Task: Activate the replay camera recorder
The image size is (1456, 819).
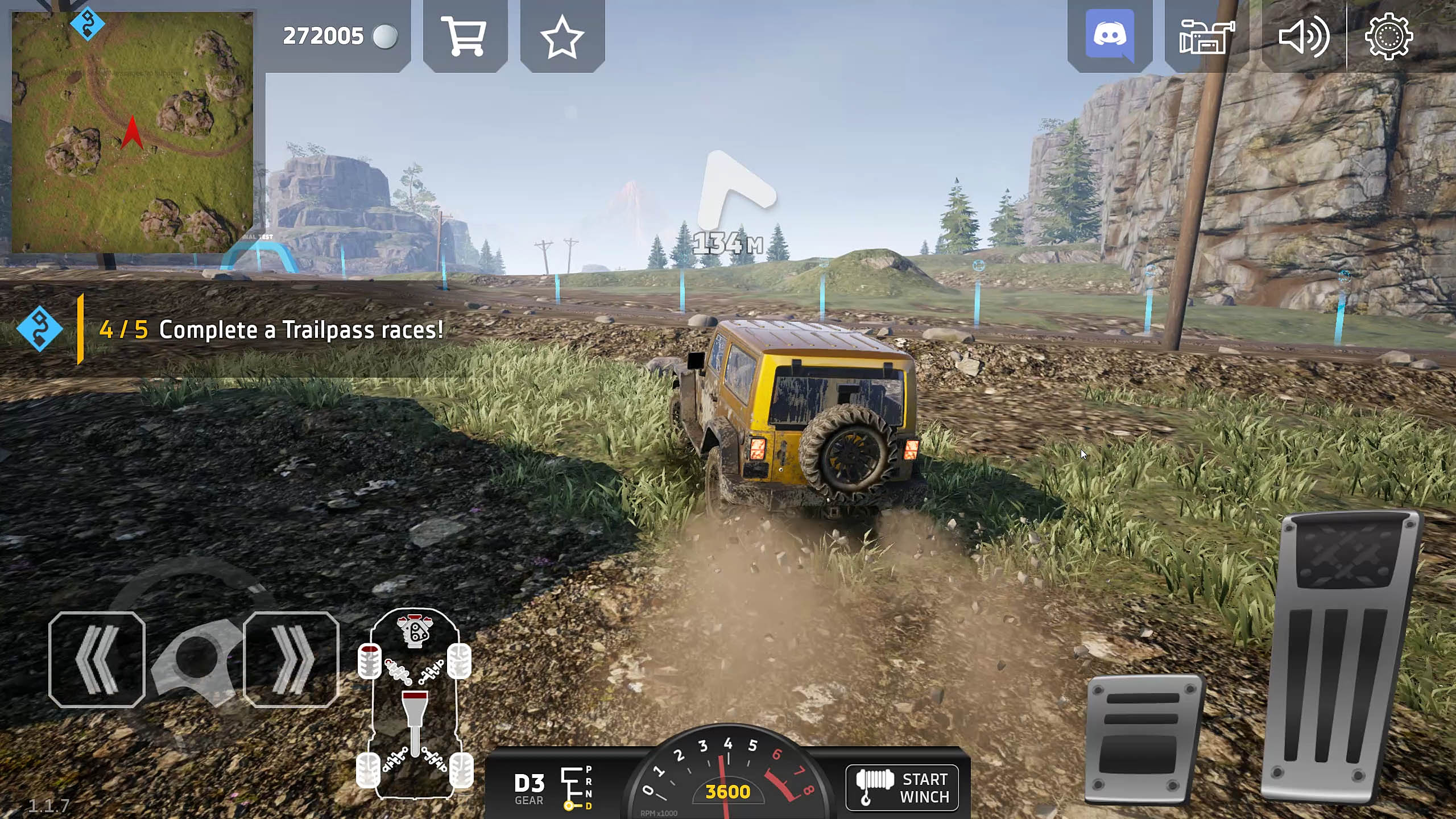Action: [x=1206, y=36]
